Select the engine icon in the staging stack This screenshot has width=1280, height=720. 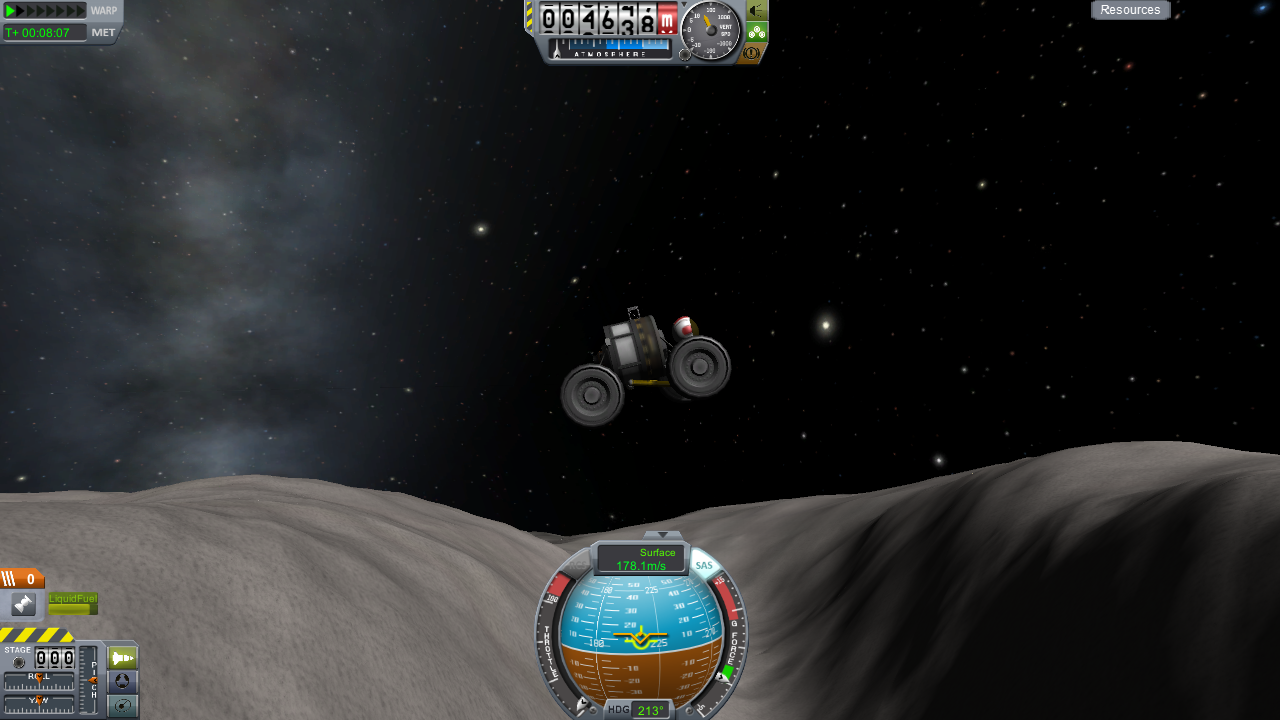click(23, 604)
